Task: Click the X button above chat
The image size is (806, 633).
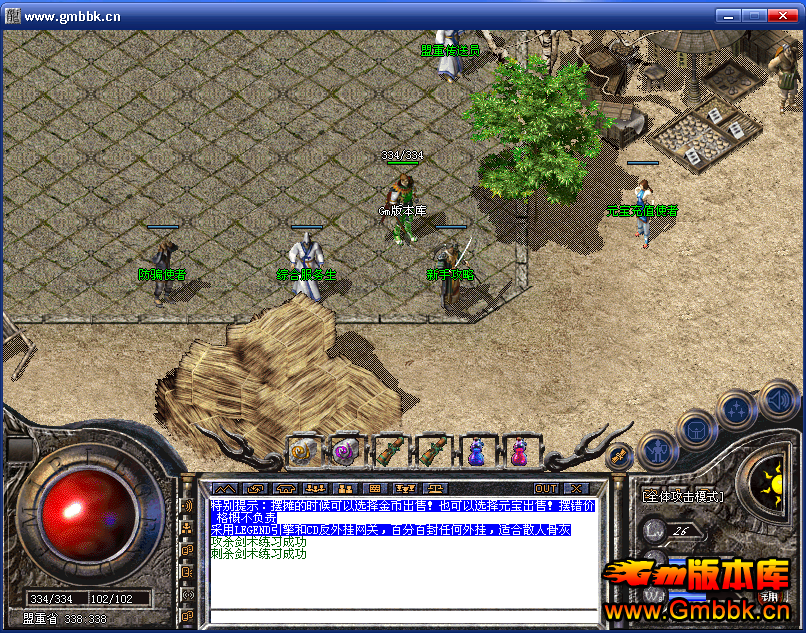Action: [577, 488]
